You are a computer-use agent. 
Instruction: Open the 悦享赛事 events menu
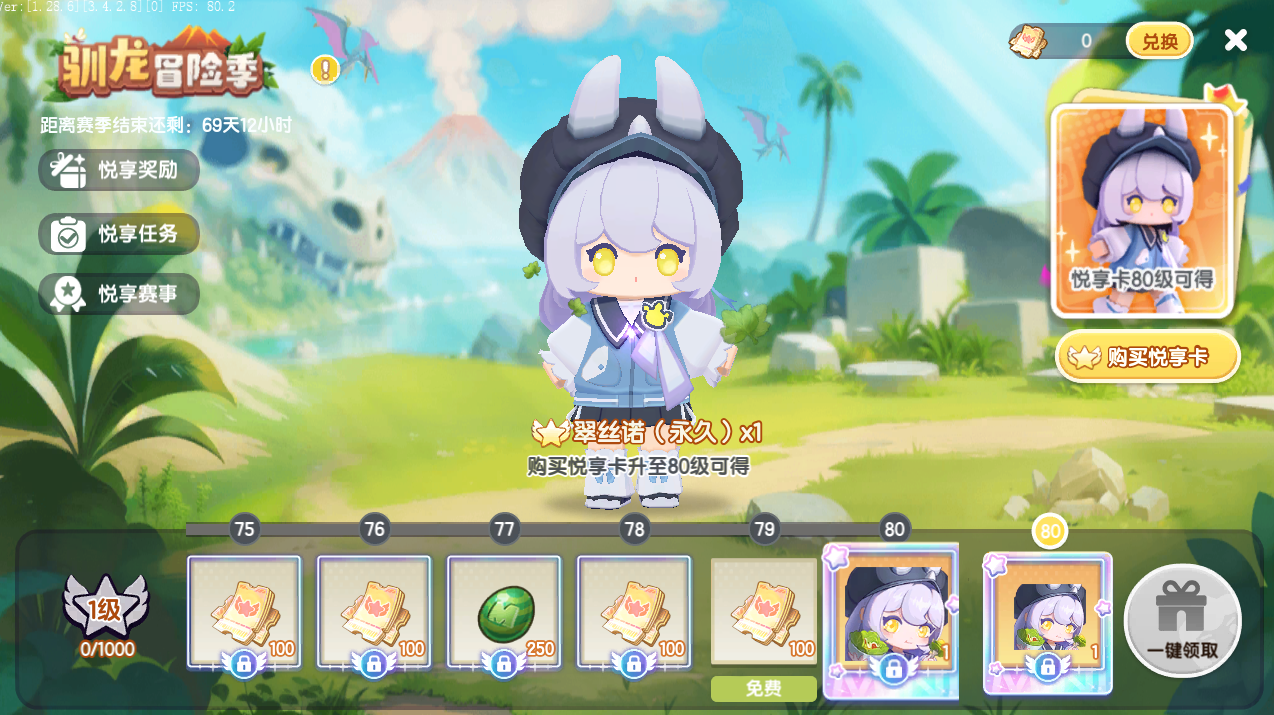119,294
